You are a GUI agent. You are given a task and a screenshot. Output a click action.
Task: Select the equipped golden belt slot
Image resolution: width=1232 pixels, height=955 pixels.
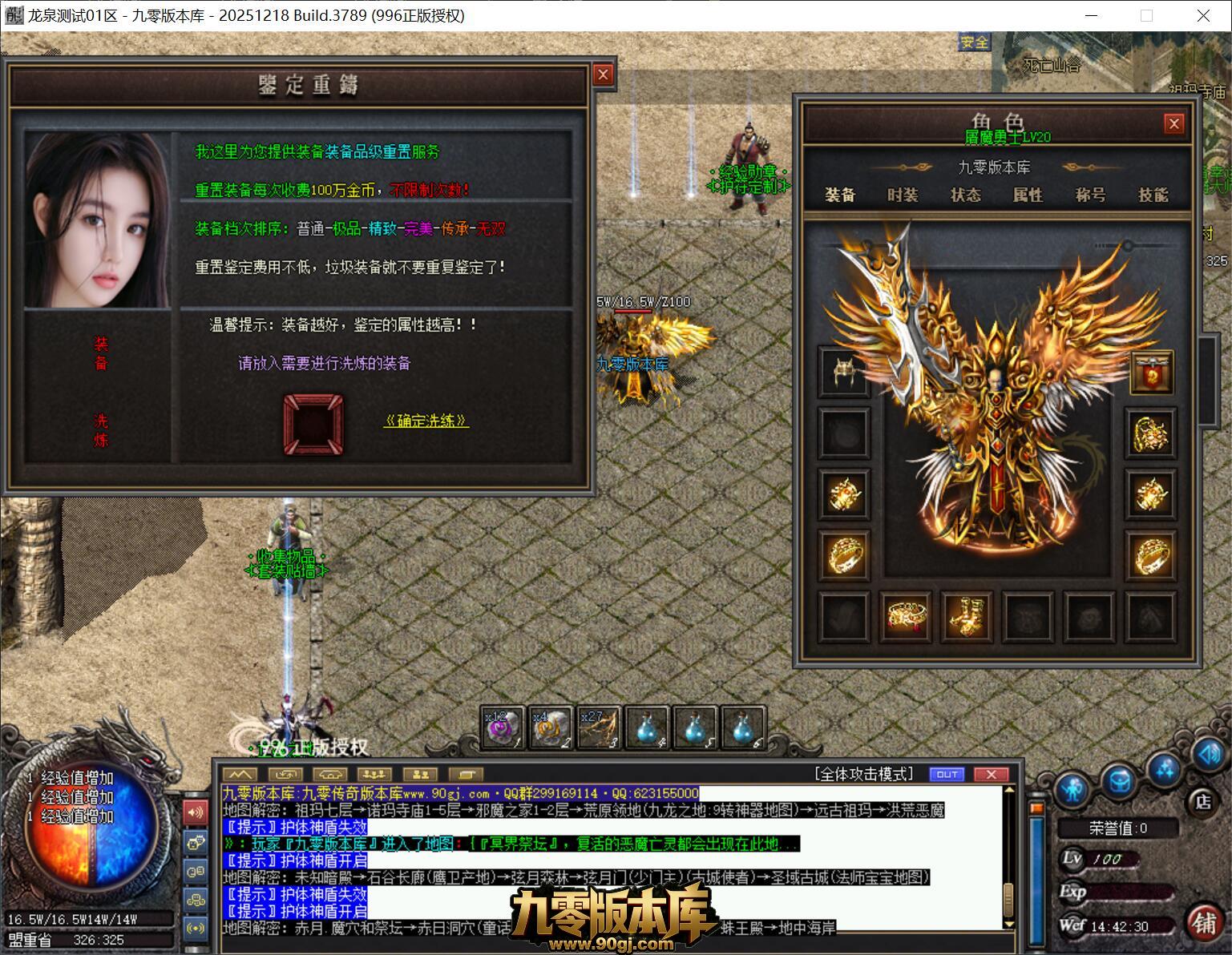click(x=905, y=615)
